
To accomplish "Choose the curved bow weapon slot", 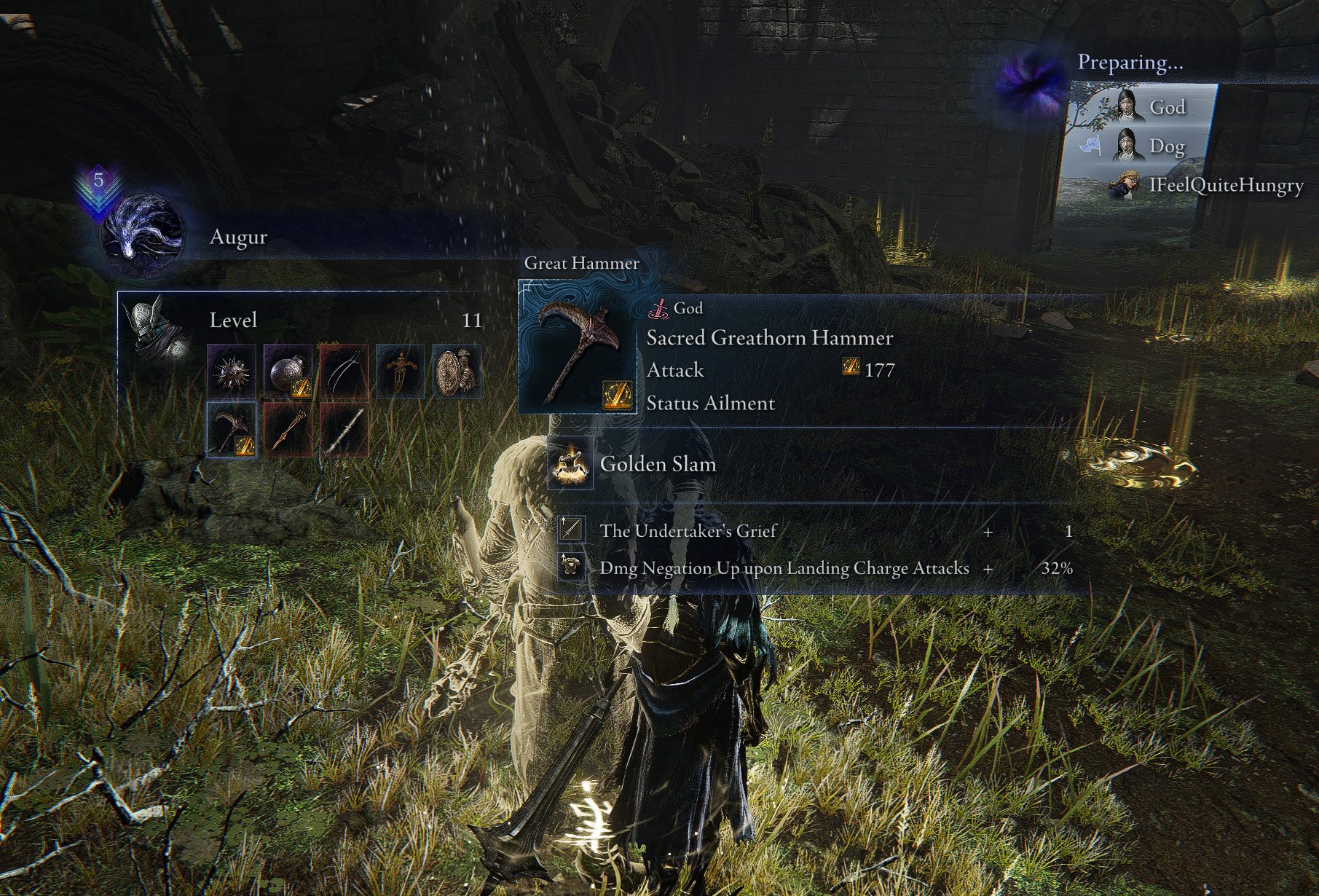I will 344,372.
